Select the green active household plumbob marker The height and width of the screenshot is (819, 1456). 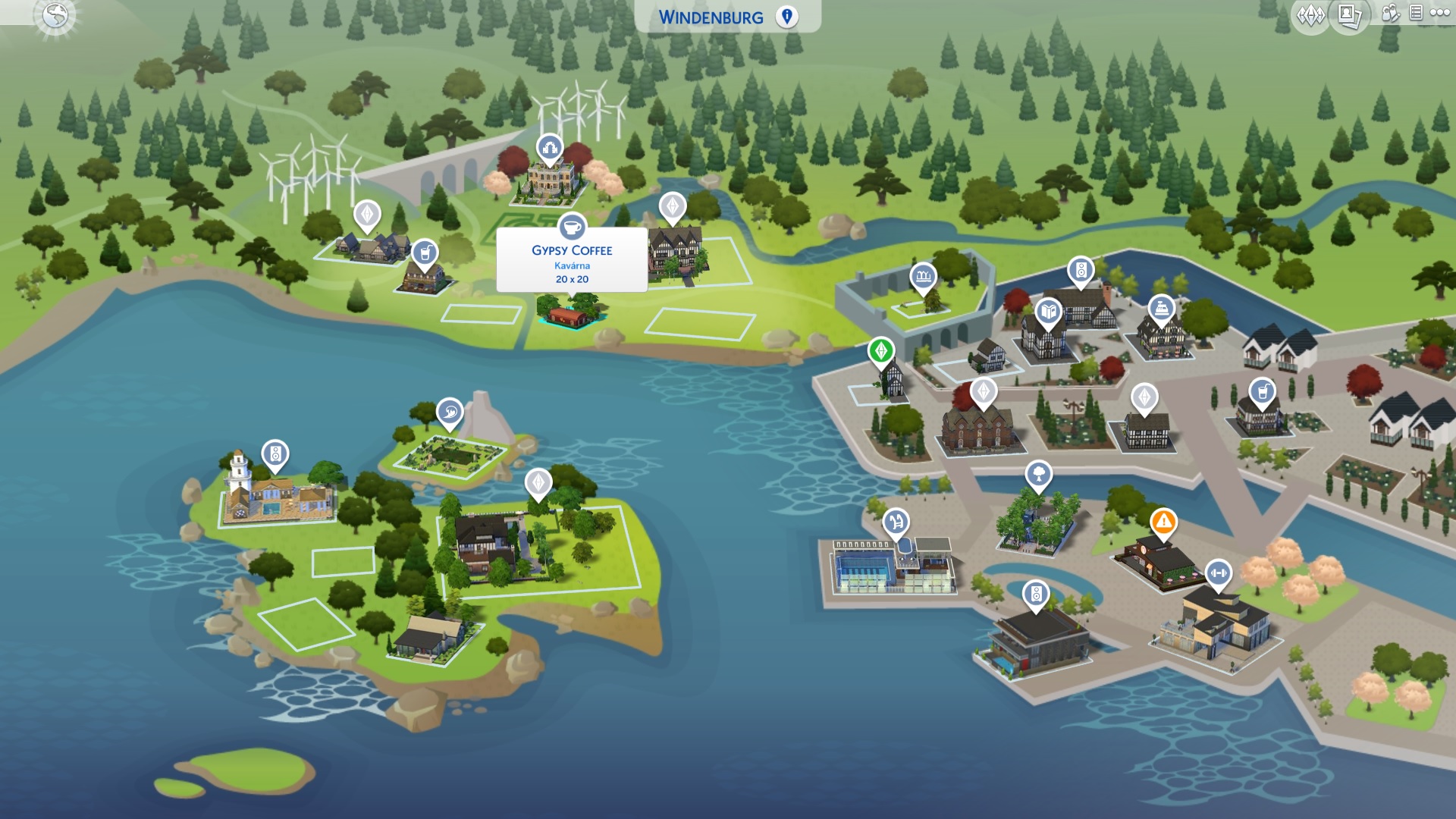(881, 350)
